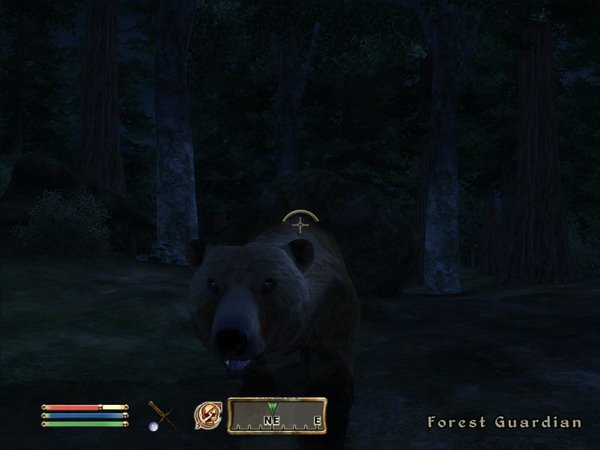600x450 pixels.
Task: Select the active spell icon
Action: coord(208,414)
